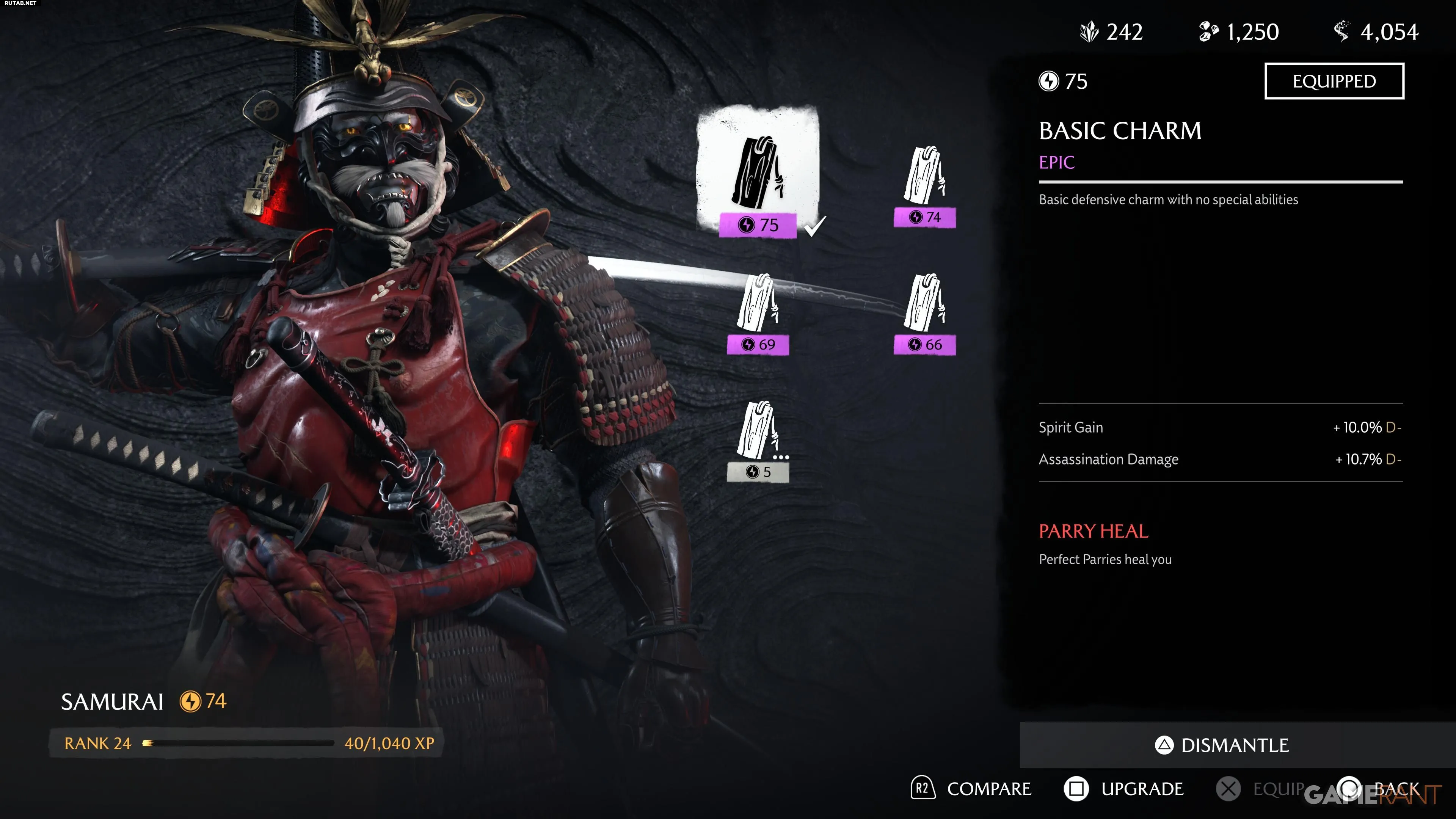1456x819 pixels.
Task: Click the Equipped status box
Action: click(x=1334, y=82)
